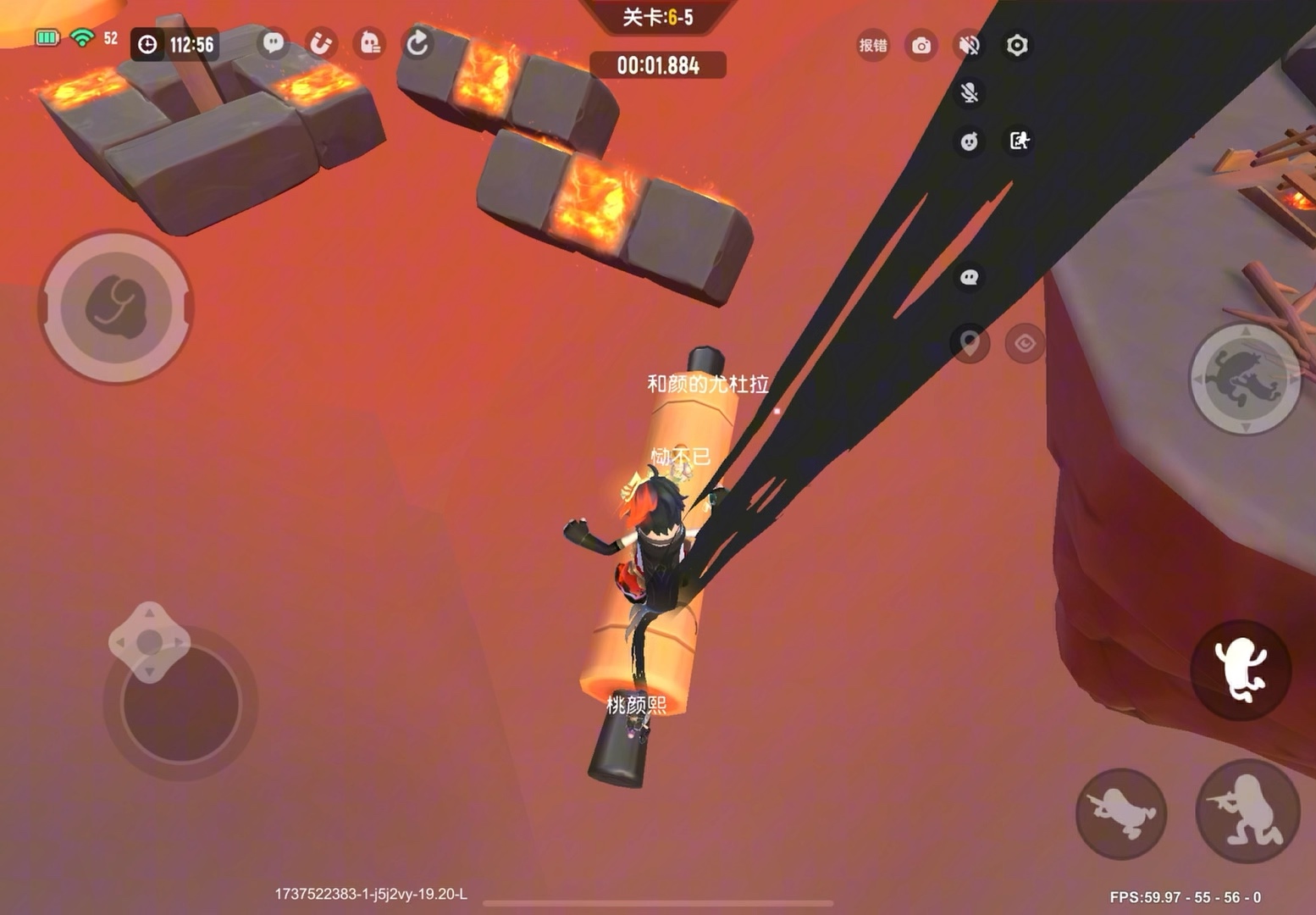Tap the dive button with gun figure

point(1121,813)
